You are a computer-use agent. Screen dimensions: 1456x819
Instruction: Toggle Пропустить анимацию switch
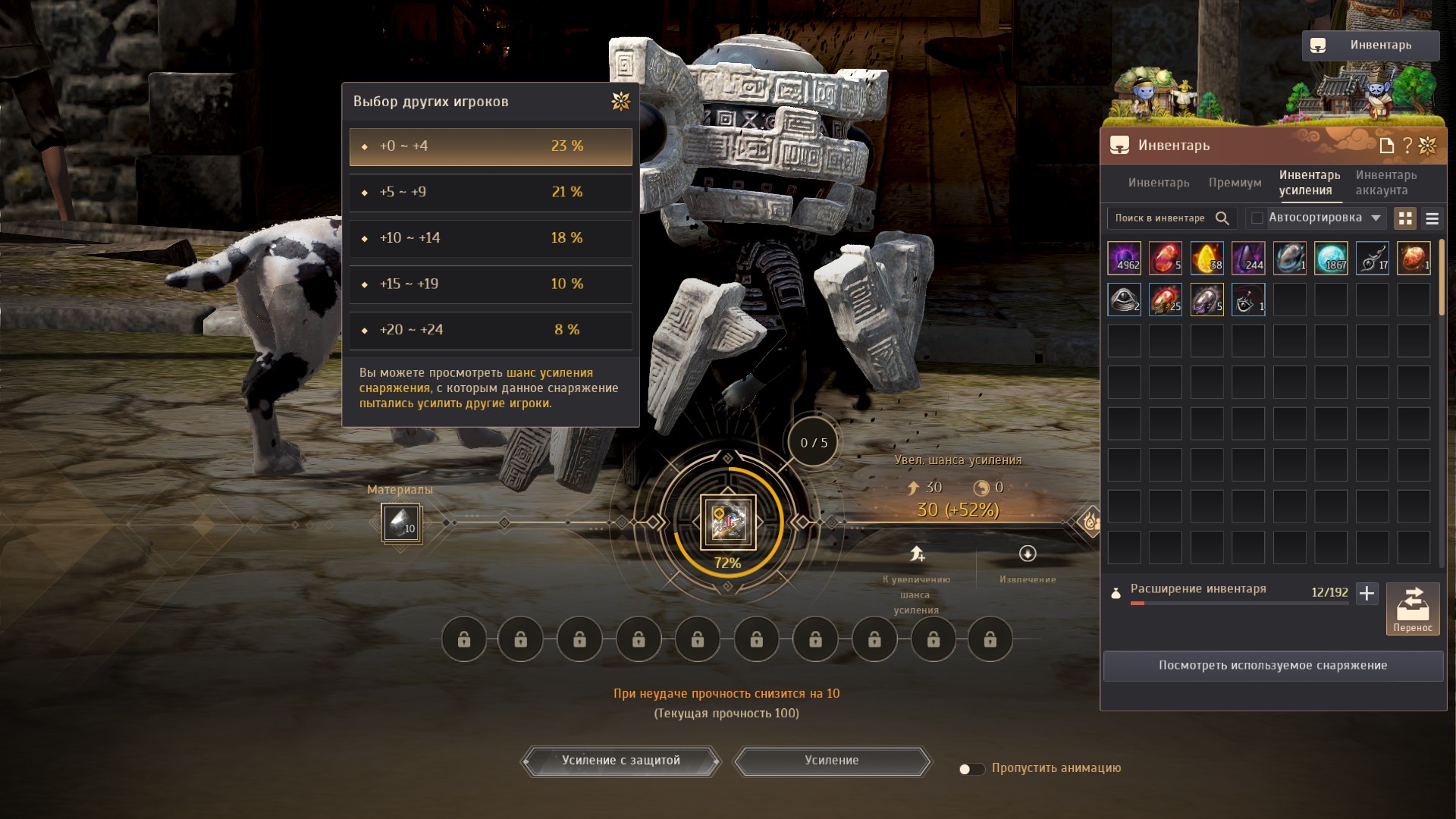[x=971, y=769]
